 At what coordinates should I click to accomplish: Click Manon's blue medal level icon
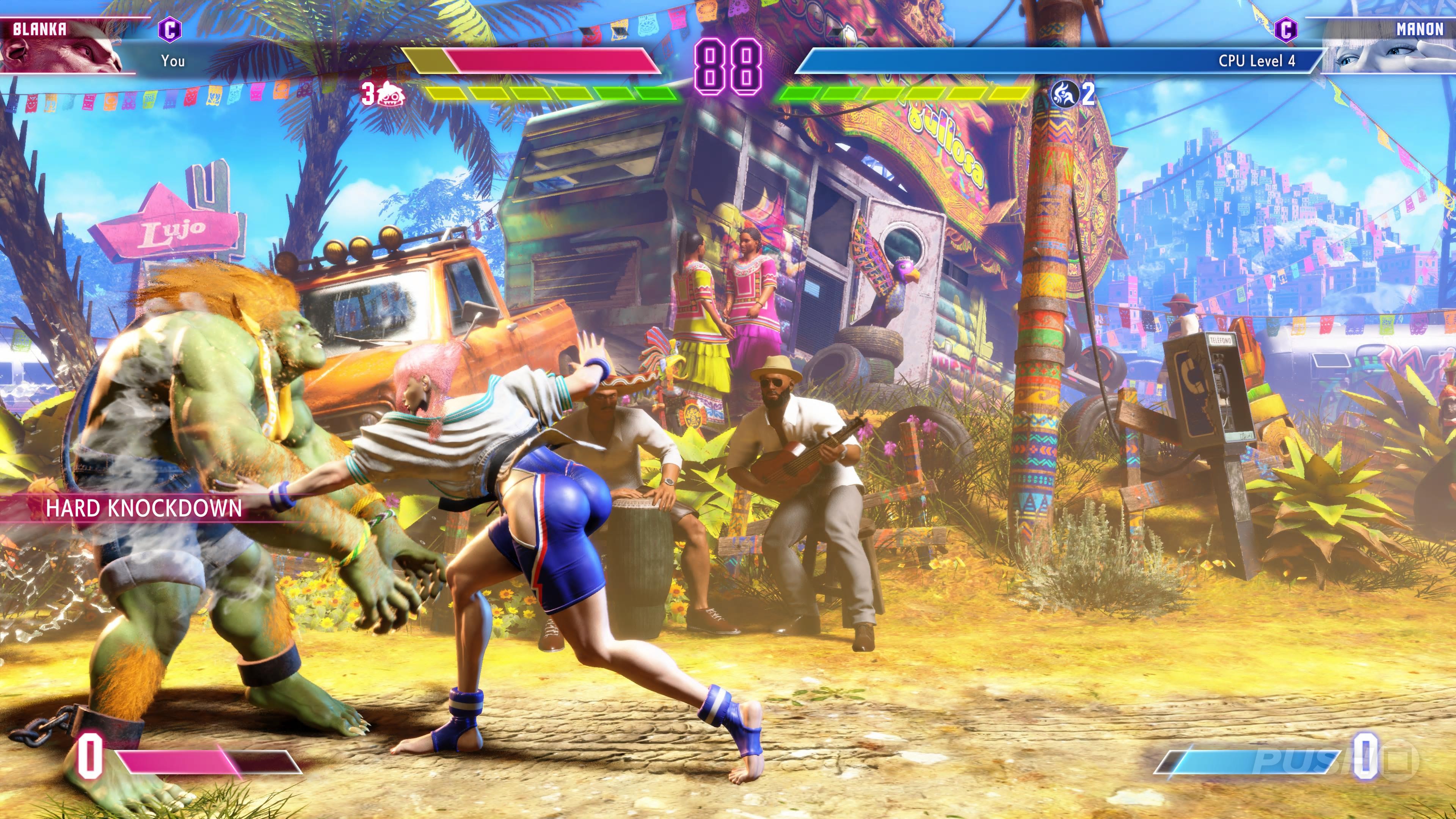pos(1064,94)
